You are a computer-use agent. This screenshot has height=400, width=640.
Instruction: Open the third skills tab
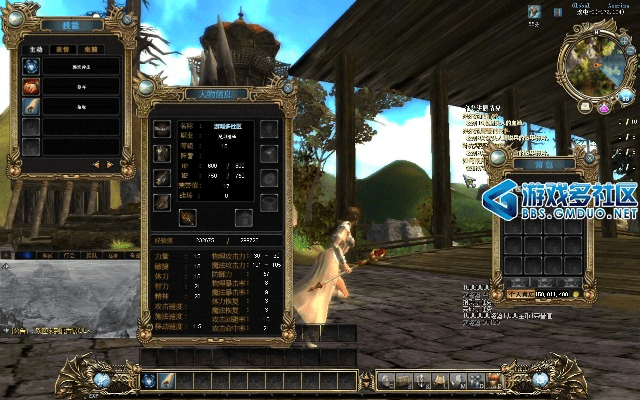pos(88,46)
